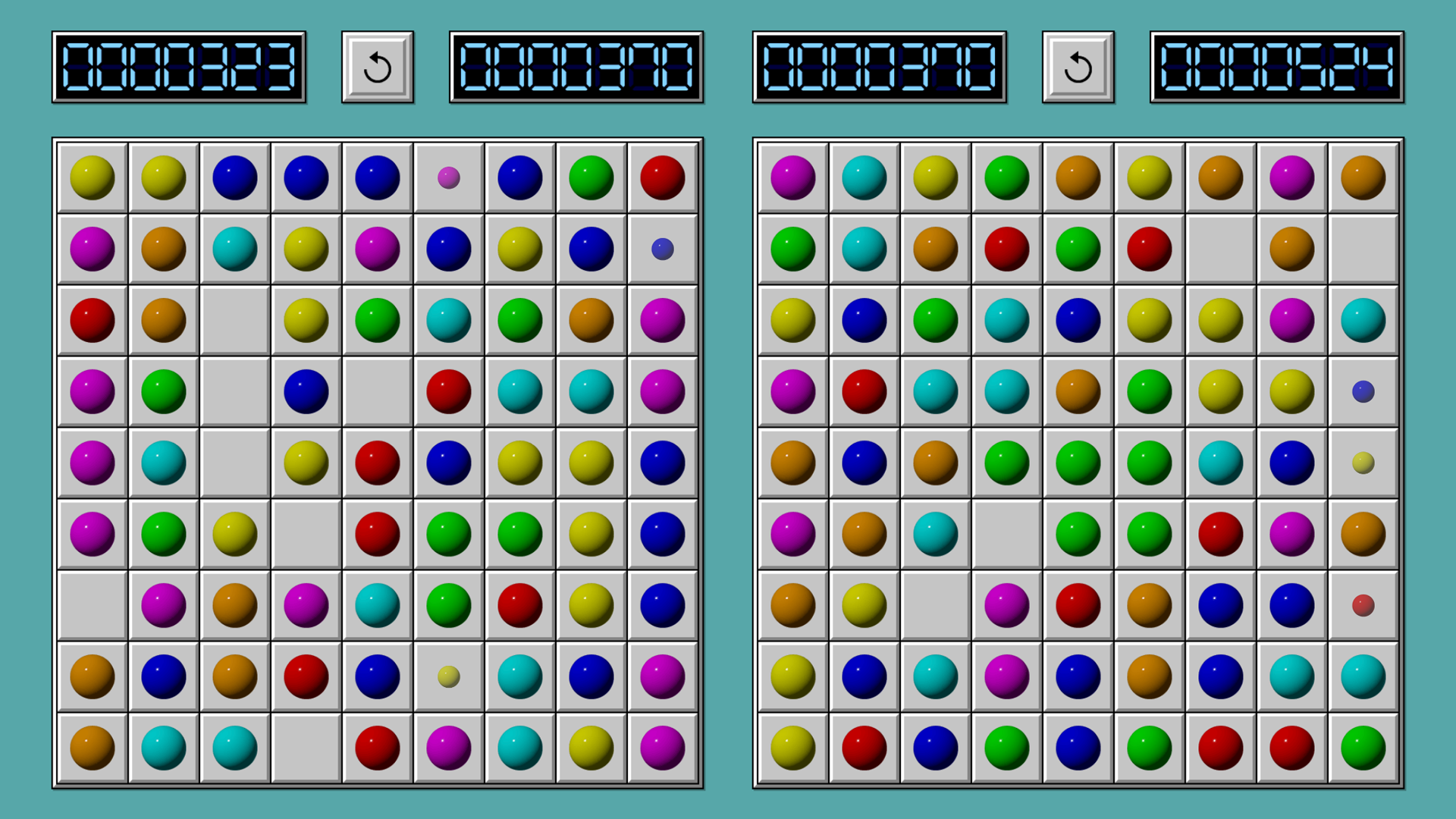Select the green ball in right board bottom-right corner
This screenshot has height=819, width=1456.
click(x=1363, y=748)
